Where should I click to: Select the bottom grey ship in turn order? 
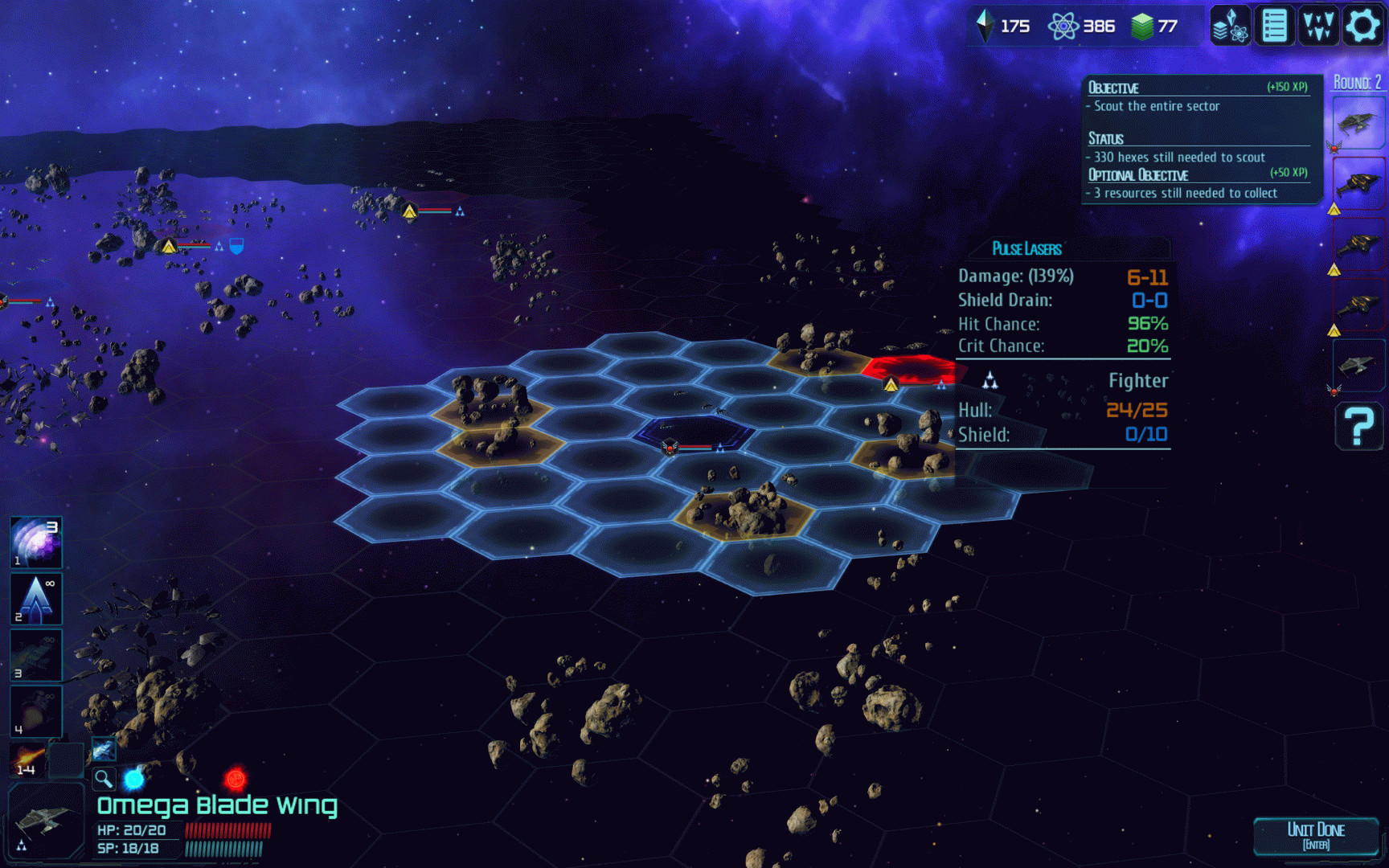(1358, 366)
